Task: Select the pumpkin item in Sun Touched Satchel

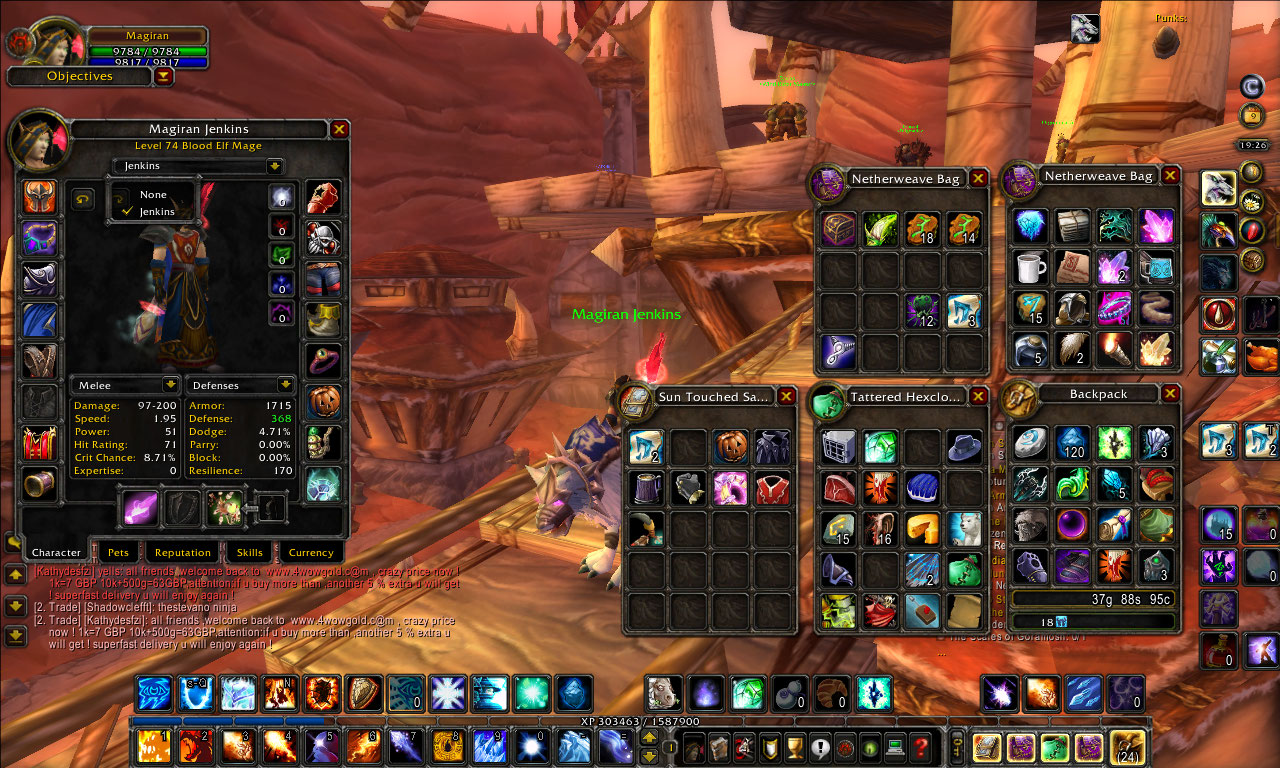Action: coord(731,447)
